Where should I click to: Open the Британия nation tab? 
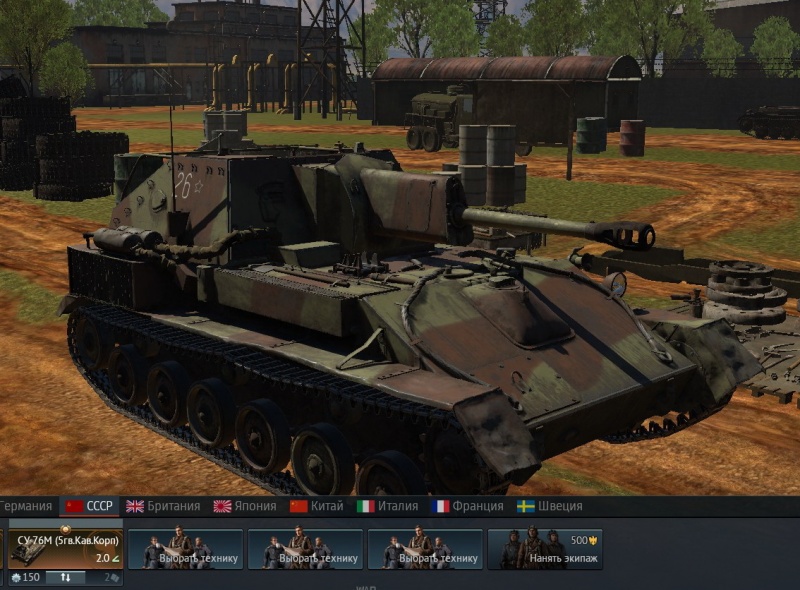pyautogui.click(x=163, y=506)
